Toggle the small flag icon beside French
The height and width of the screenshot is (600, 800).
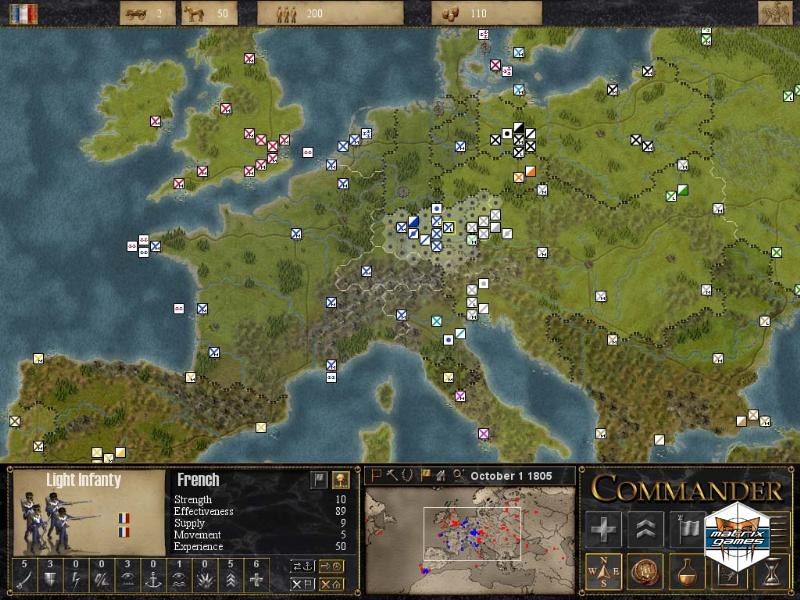pyautogui.click(x=318, y=480)
